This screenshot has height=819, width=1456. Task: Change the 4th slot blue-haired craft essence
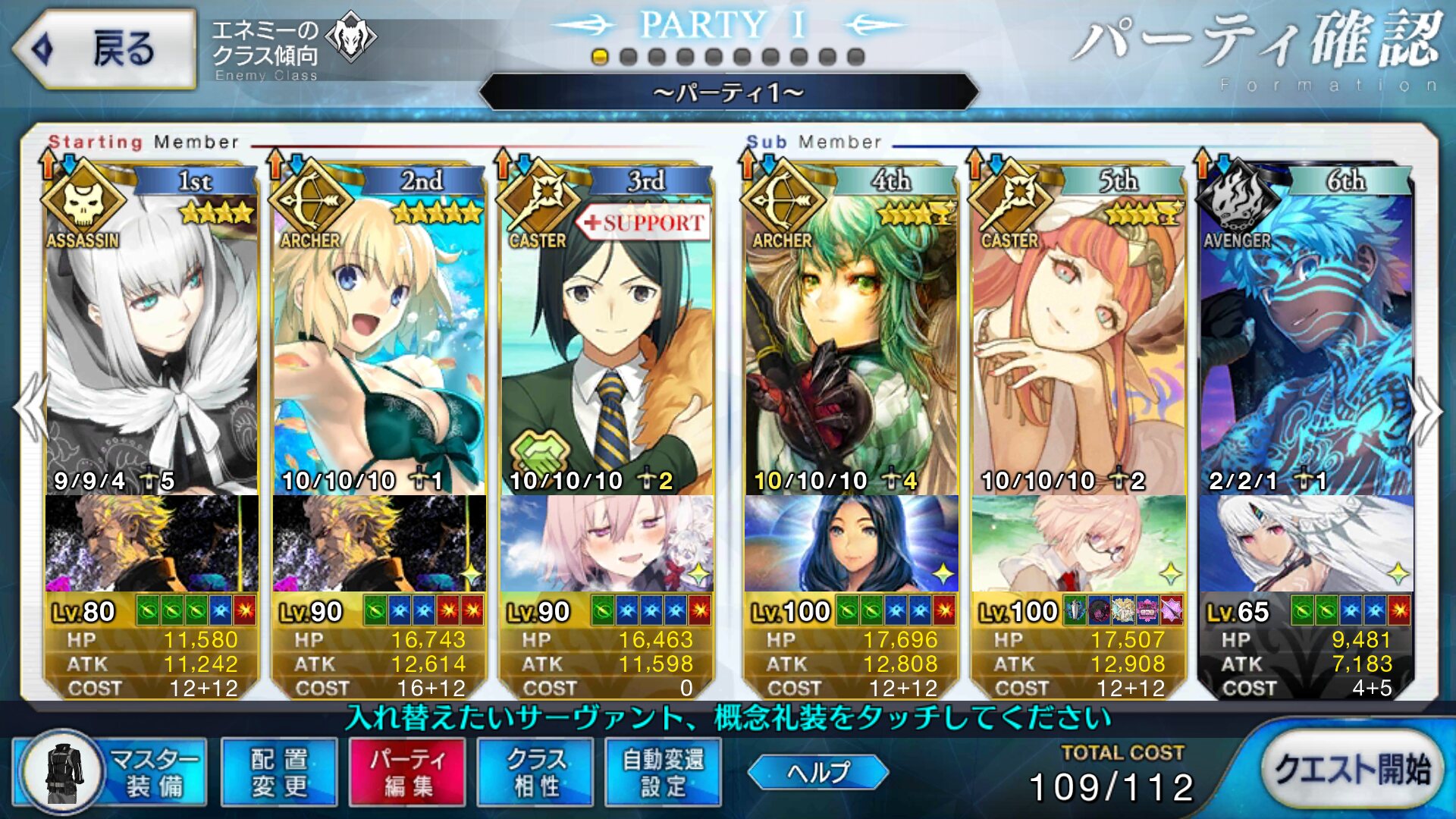(x=851, y=543)
